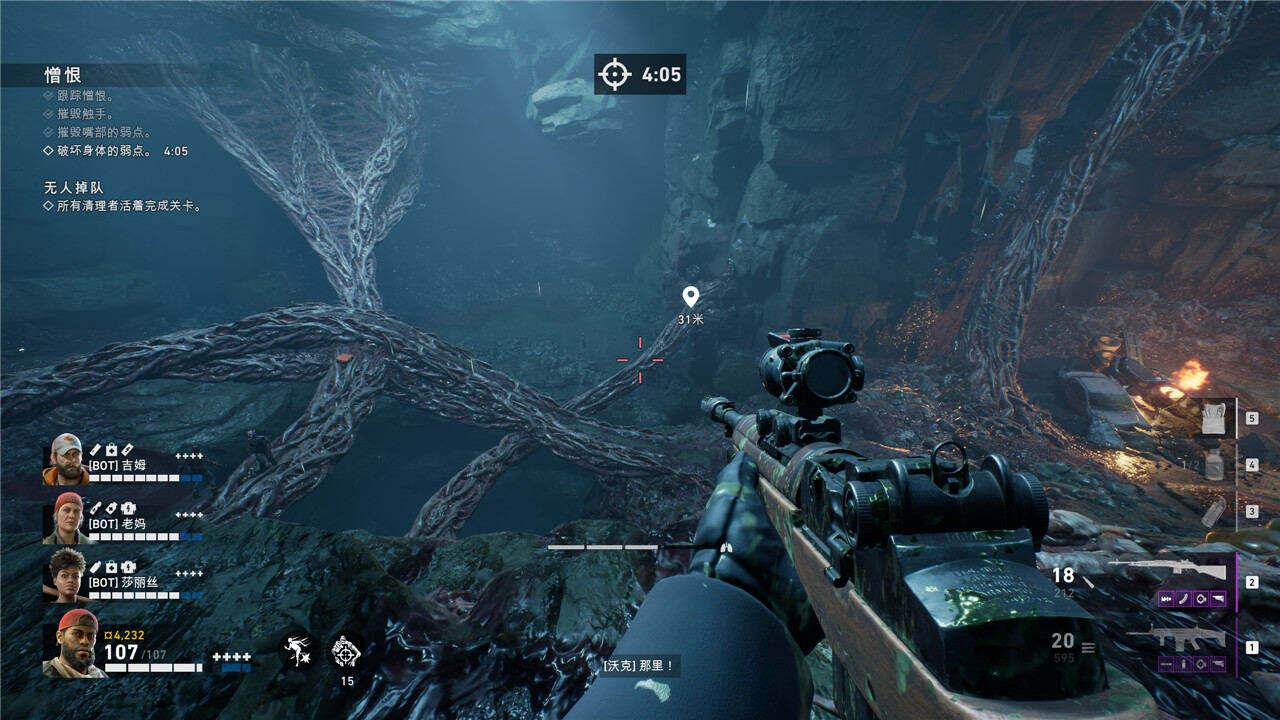The image size is (1280, 720).
Task: Select bot 莎丽丝's teammate portrait
Action: [65, 575]
